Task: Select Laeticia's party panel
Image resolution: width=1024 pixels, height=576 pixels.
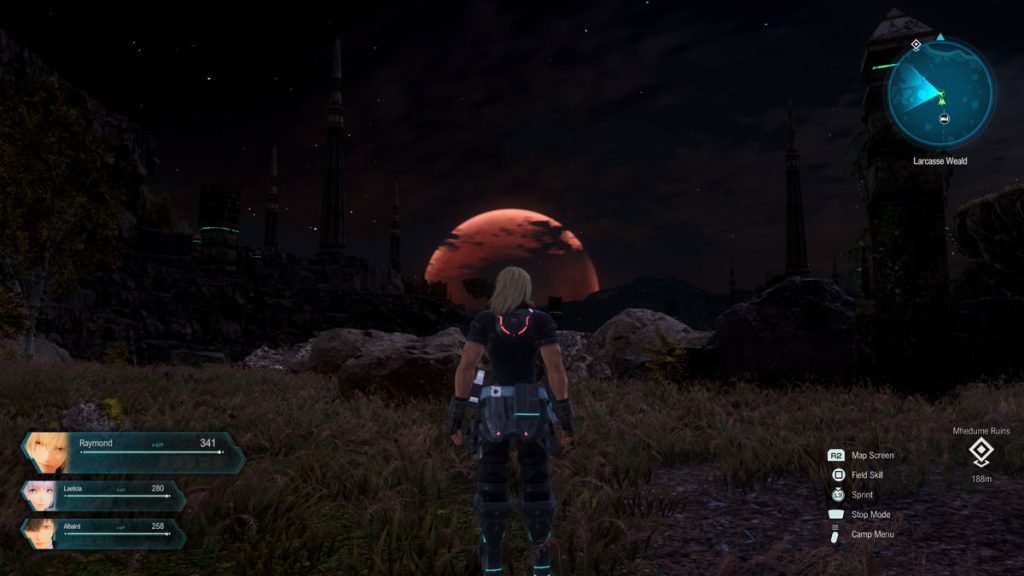Action: (104, 496)
